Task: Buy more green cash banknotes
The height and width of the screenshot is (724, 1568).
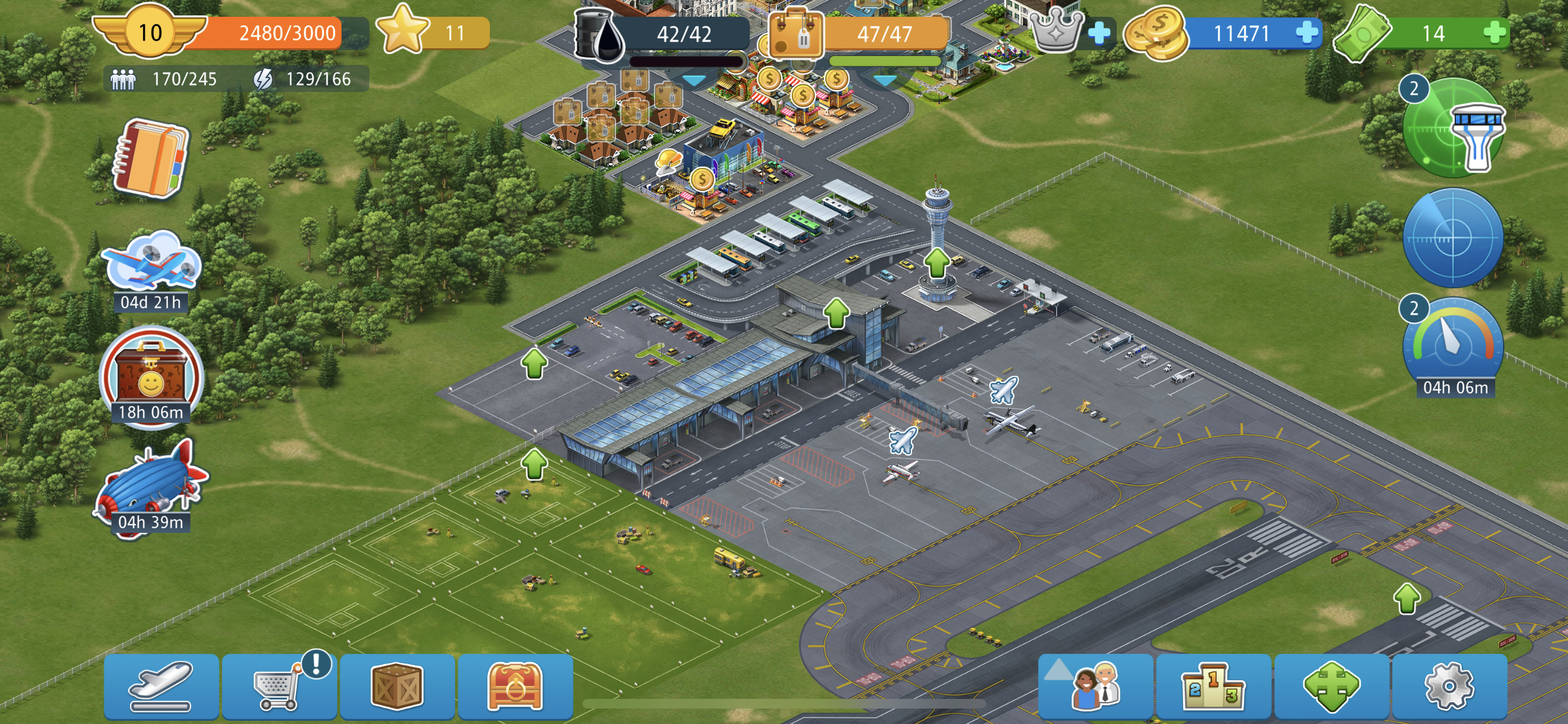Action: click(1495, 32)
